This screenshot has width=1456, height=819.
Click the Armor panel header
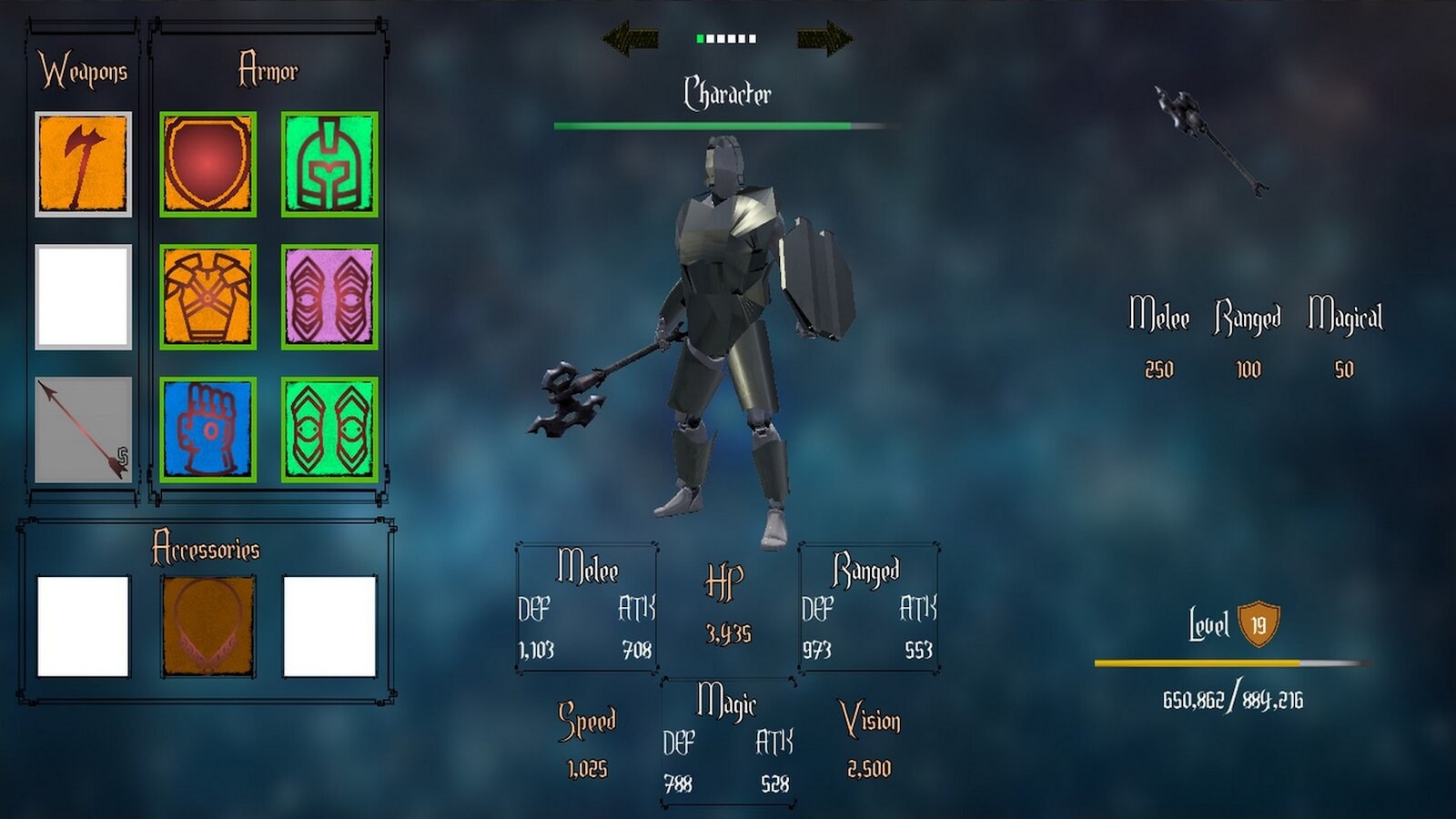click(x=269, y=66)
